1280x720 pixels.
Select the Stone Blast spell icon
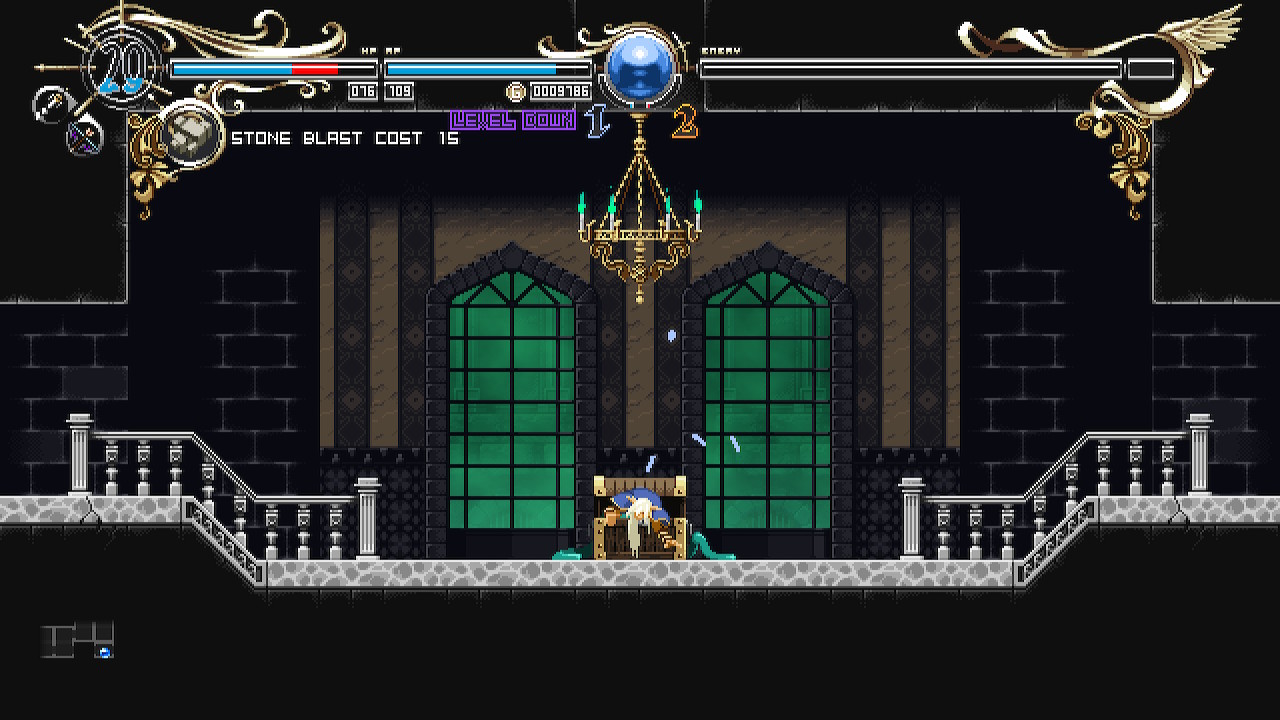190,136
